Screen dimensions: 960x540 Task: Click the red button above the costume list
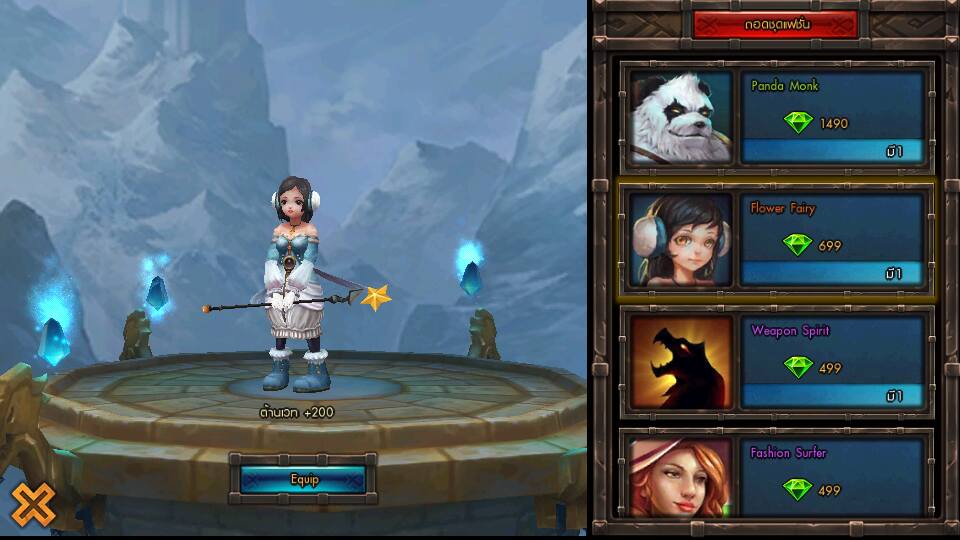click(x=774, y=24)
